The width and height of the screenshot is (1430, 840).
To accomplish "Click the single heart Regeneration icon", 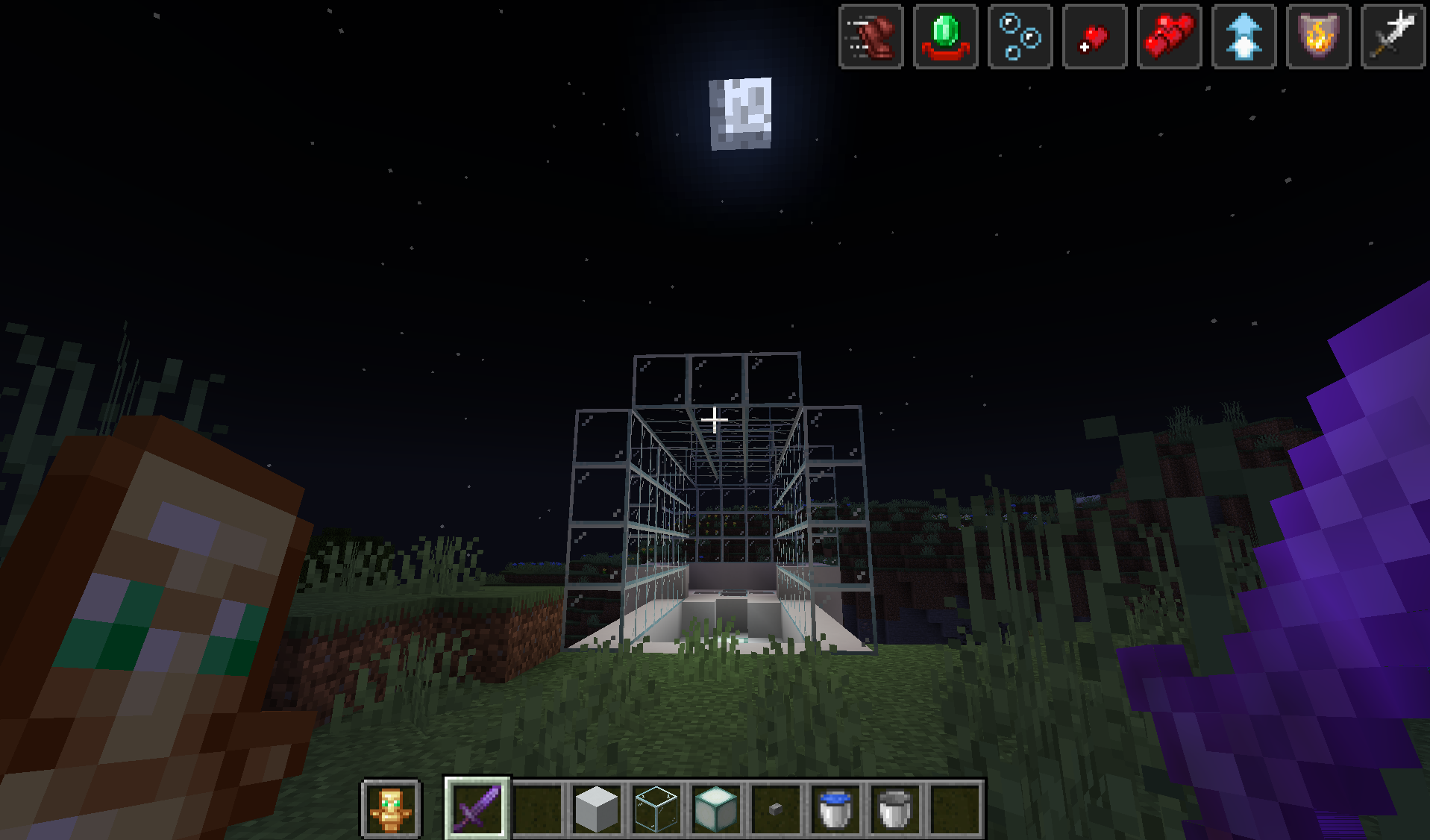I will click(x=1095, y=37).
